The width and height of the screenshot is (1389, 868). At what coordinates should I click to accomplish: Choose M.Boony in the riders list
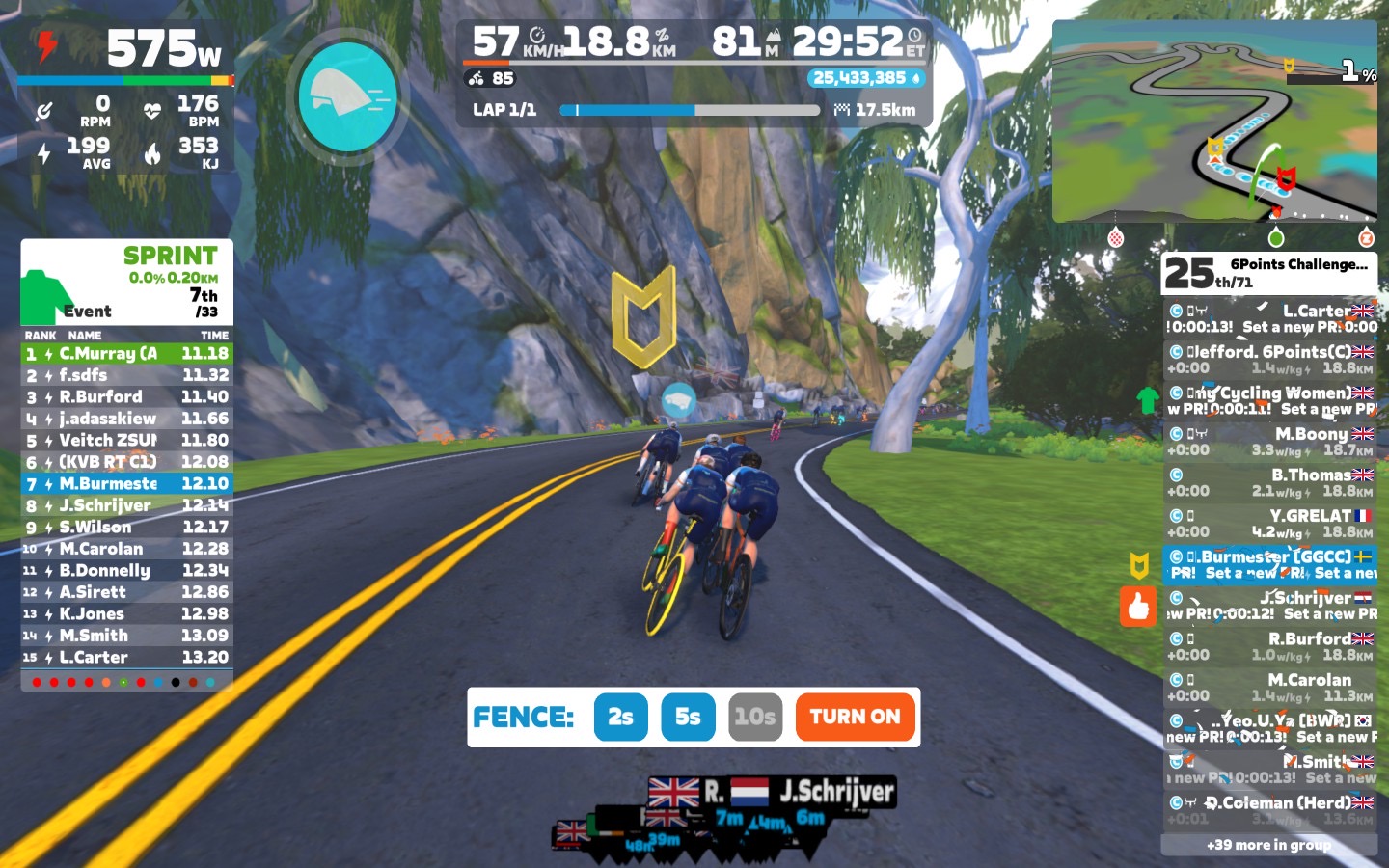[1269, 442]
